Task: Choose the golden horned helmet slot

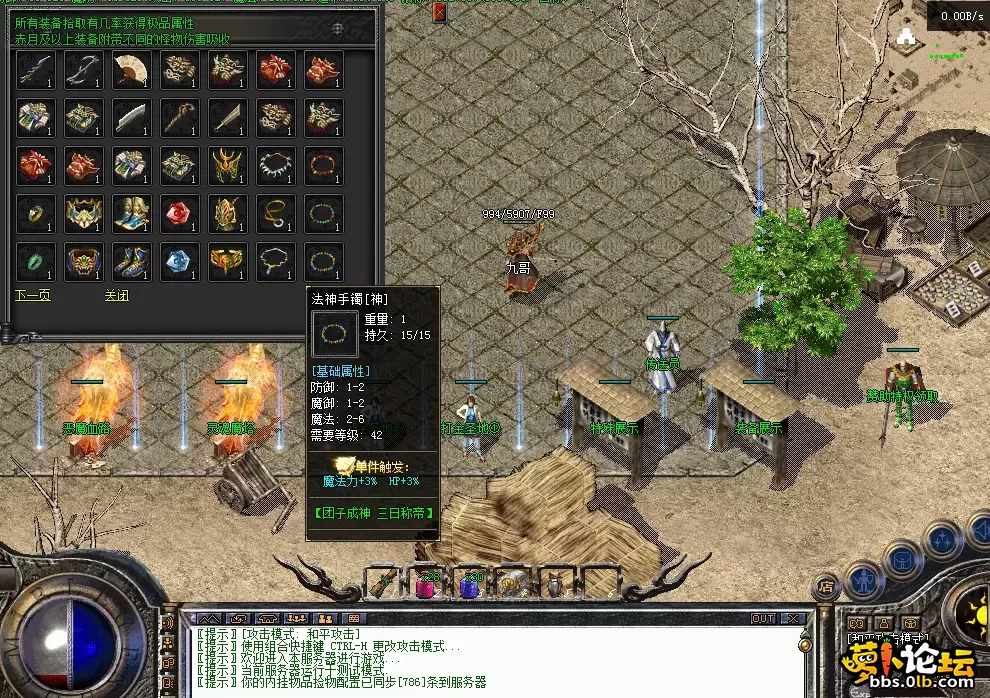Action: (226, 166)
